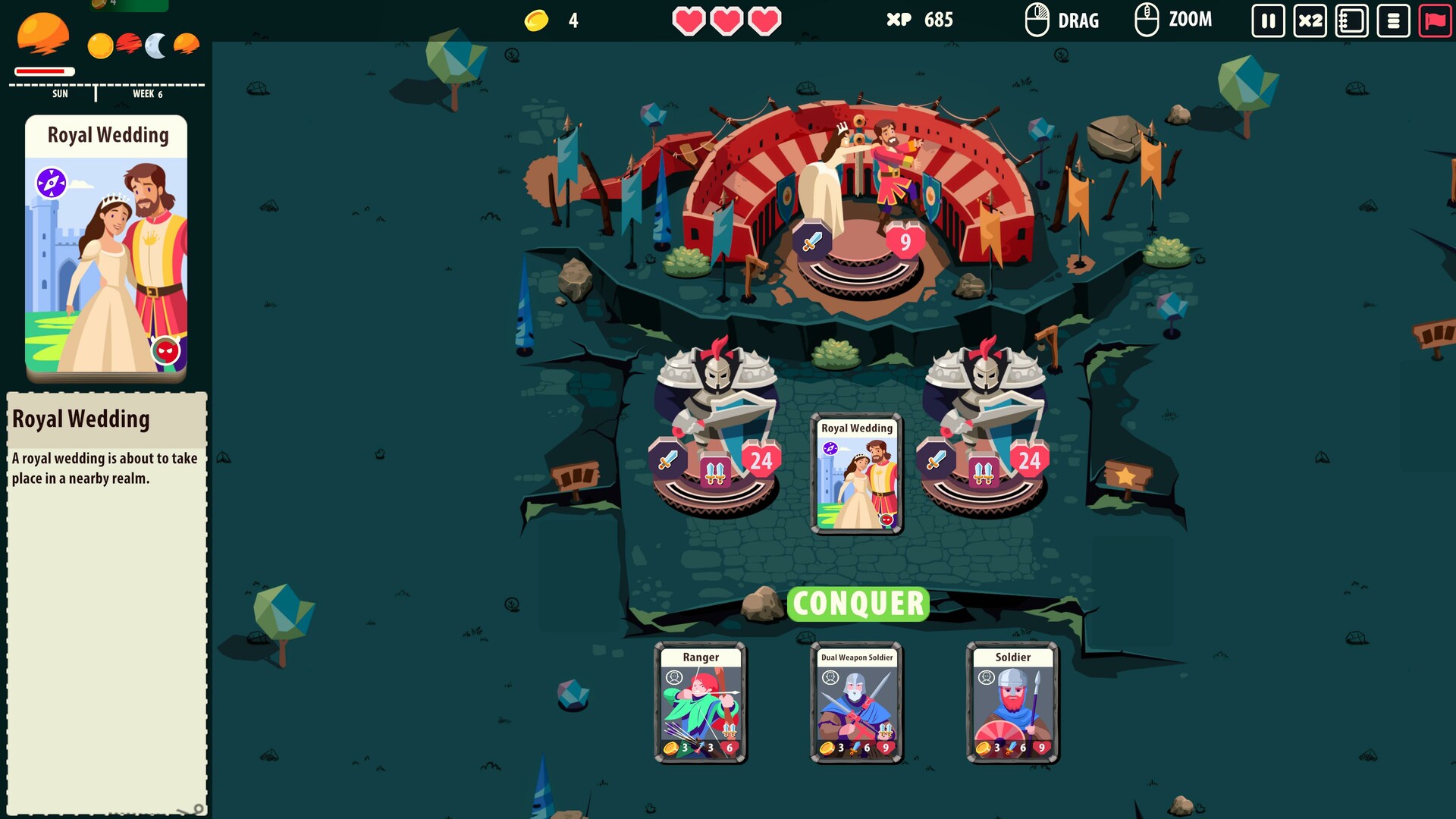The height and width of the screenshot is (819, 1456).
Task: Toggle x2 game speed
Action: tap(1309, 20)
